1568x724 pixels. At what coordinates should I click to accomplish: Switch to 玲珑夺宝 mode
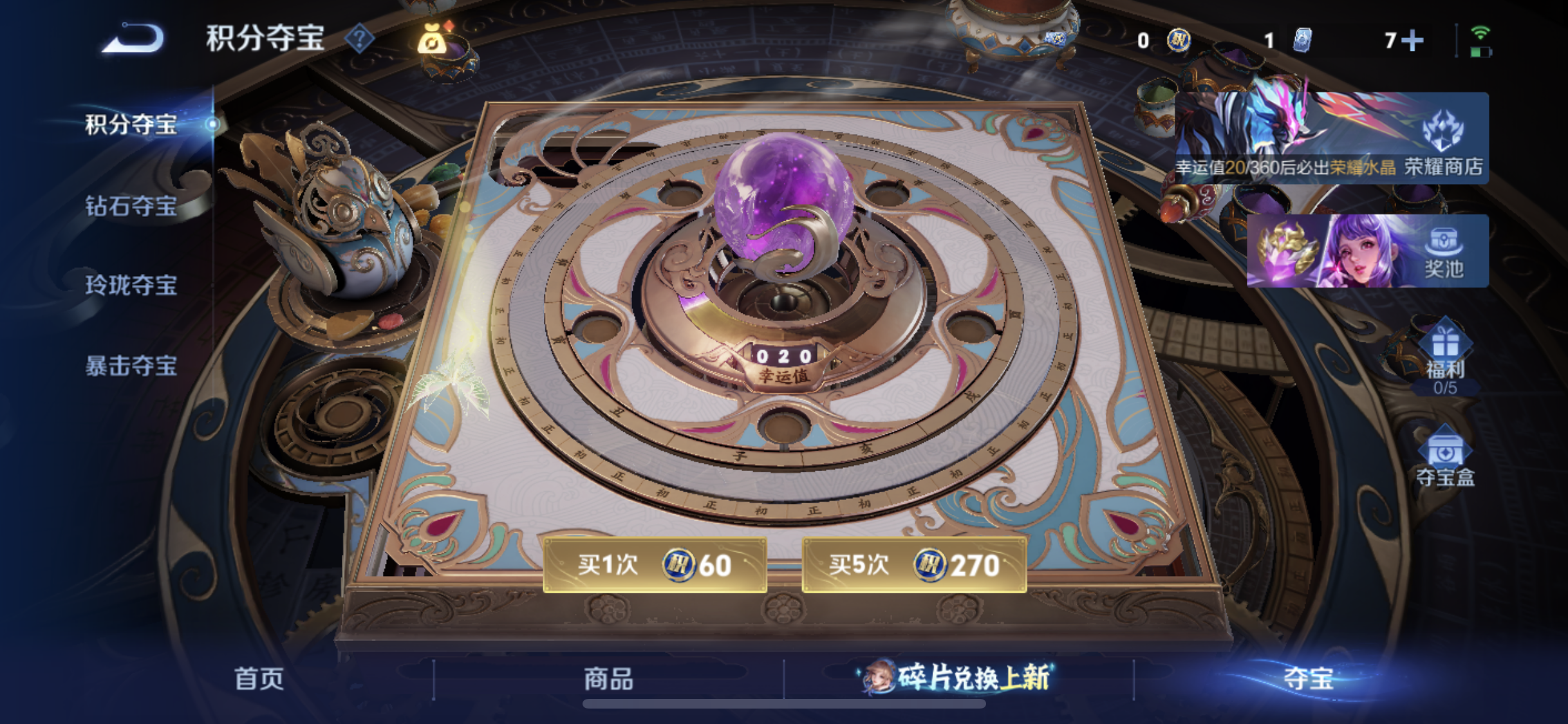pyautogui.click(x=131, y=285)
